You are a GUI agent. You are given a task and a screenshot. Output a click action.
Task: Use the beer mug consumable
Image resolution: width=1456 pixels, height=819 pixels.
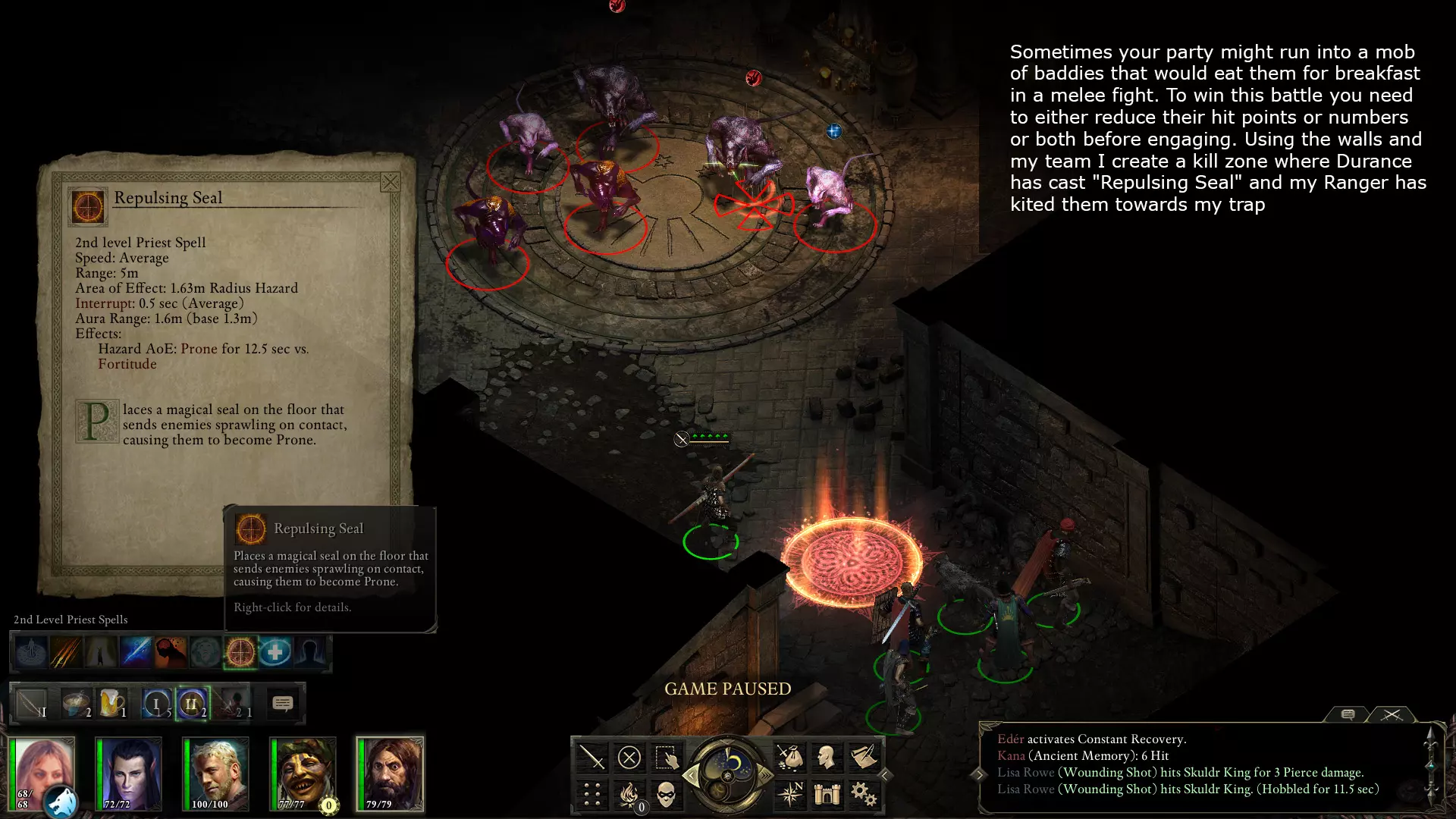tap(111, 704)
